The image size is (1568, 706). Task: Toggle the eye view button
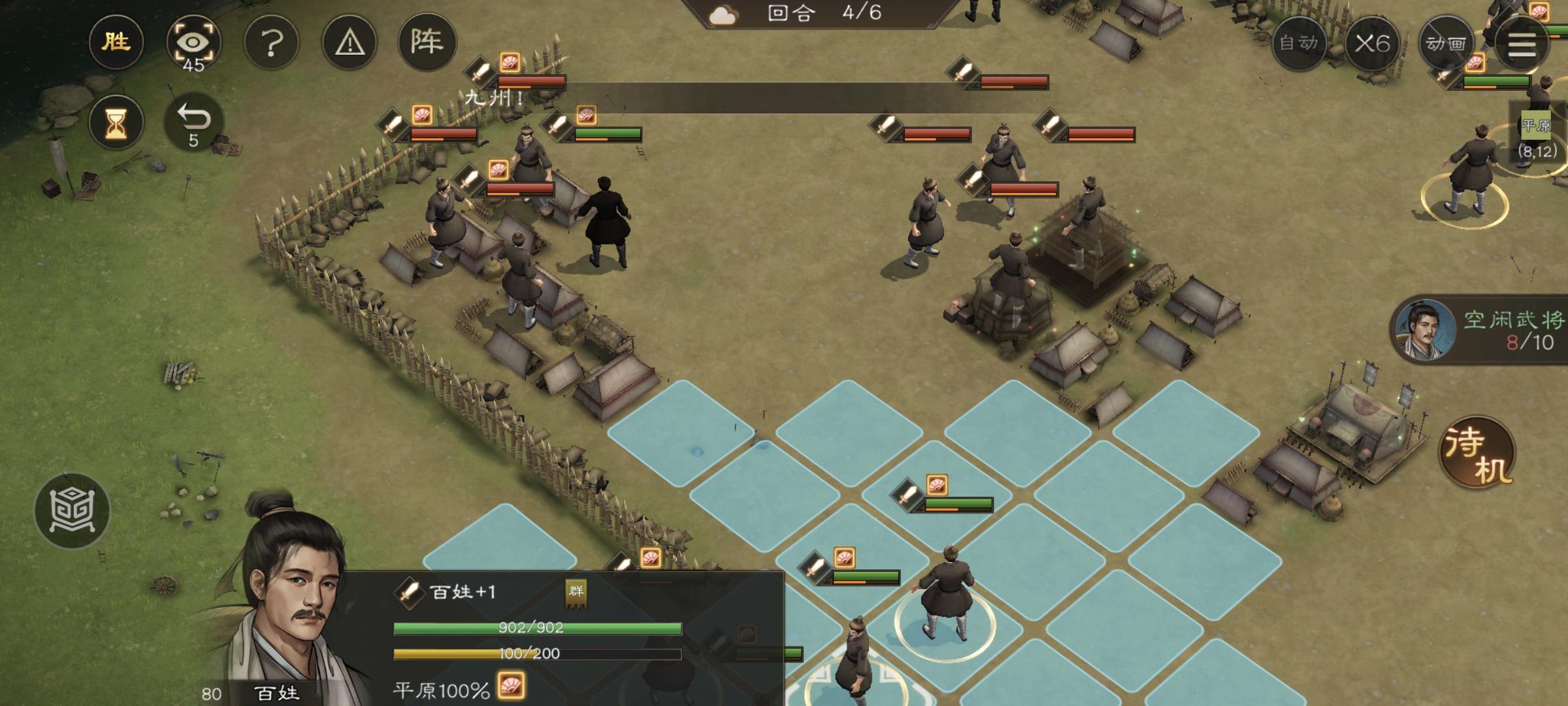coord(193,44)
